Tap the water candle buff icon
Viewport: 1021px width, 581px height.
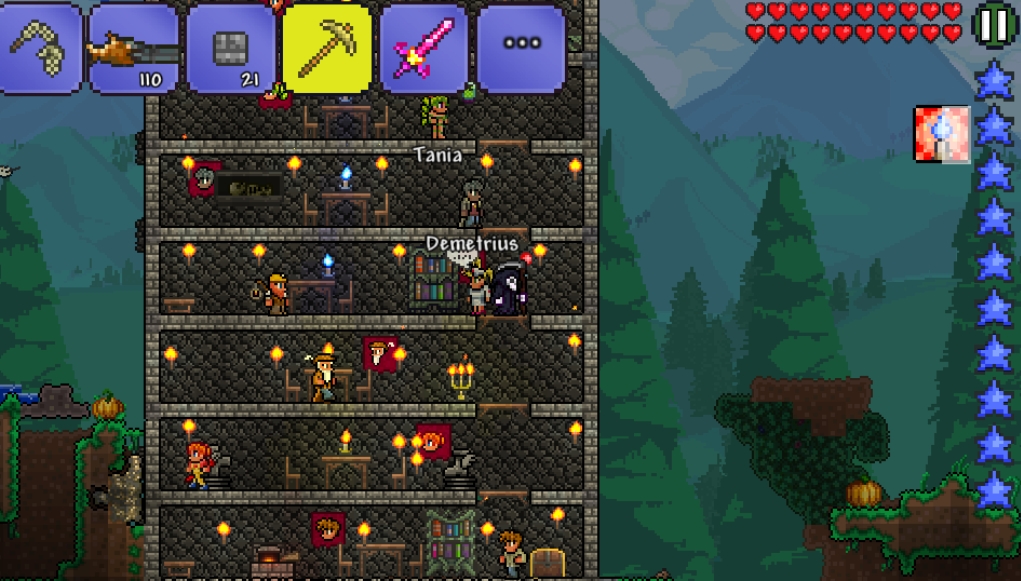pos(941,134)
